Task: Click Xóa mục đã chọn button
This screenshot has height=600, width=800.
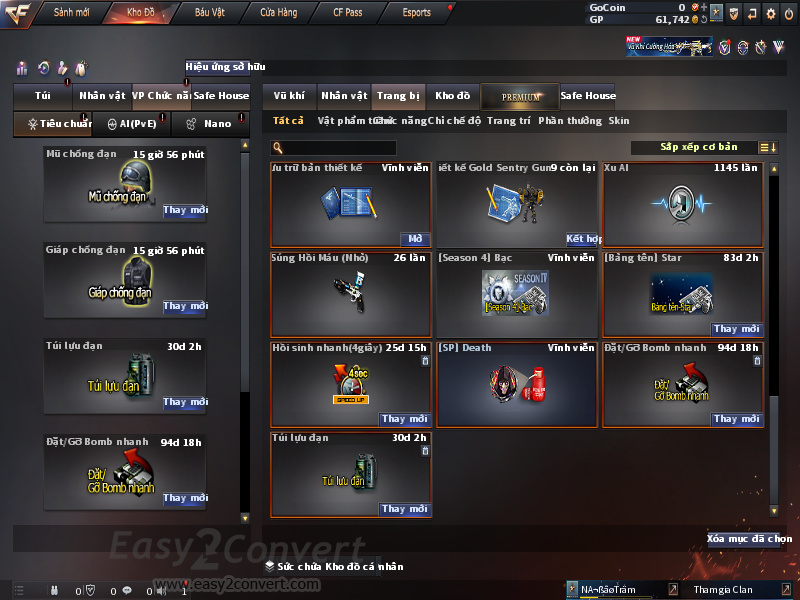Action: tap(749, 539)
